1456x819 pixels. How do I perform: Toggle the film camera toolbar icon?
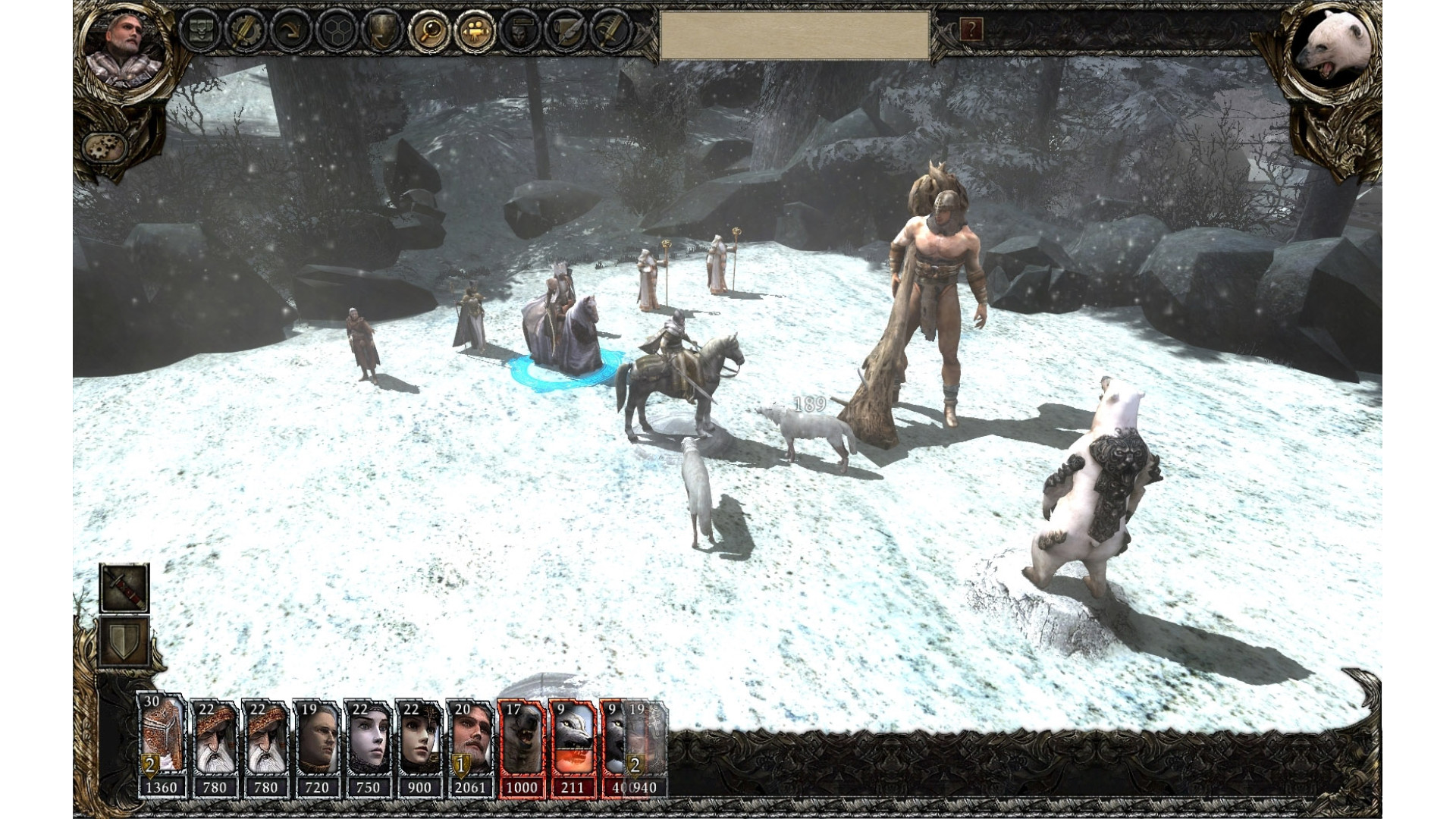[x=476, y=31]
